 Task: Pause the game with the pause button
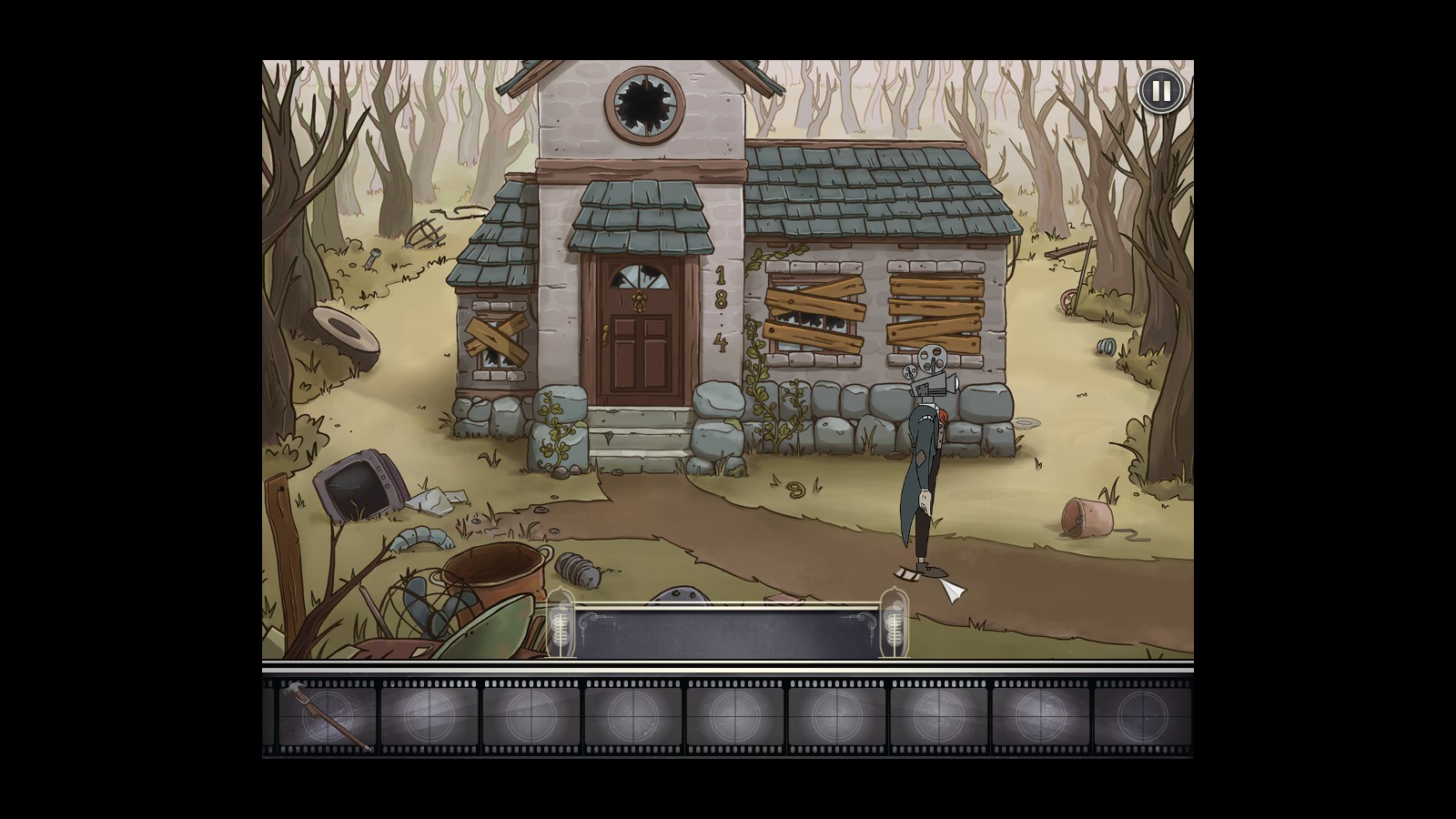click(x=1160, y=91)
